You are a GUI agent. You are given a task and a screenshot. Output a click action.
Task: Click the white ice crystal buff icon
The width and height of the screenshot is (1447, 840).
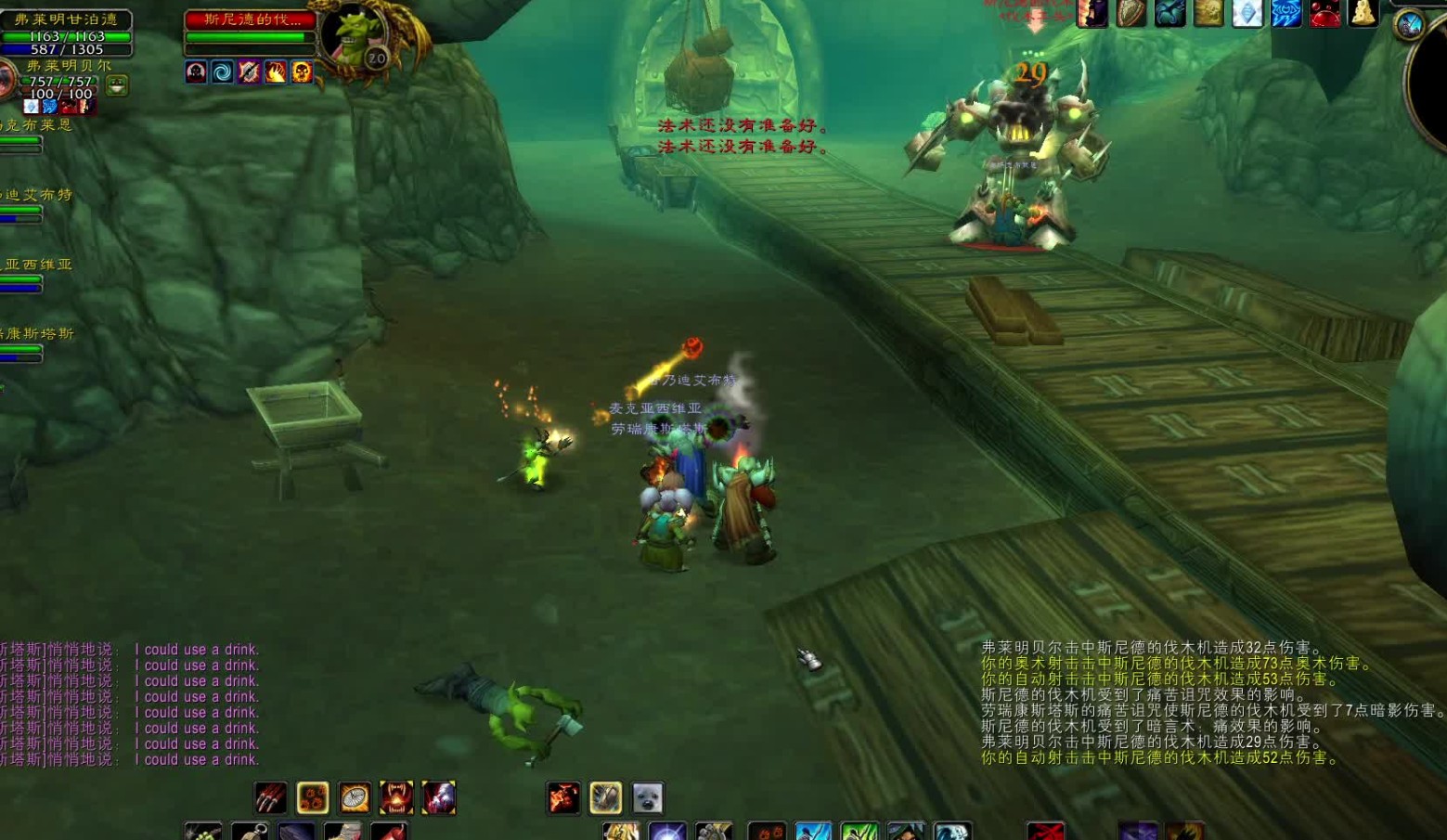click(x=1247, y=14)
